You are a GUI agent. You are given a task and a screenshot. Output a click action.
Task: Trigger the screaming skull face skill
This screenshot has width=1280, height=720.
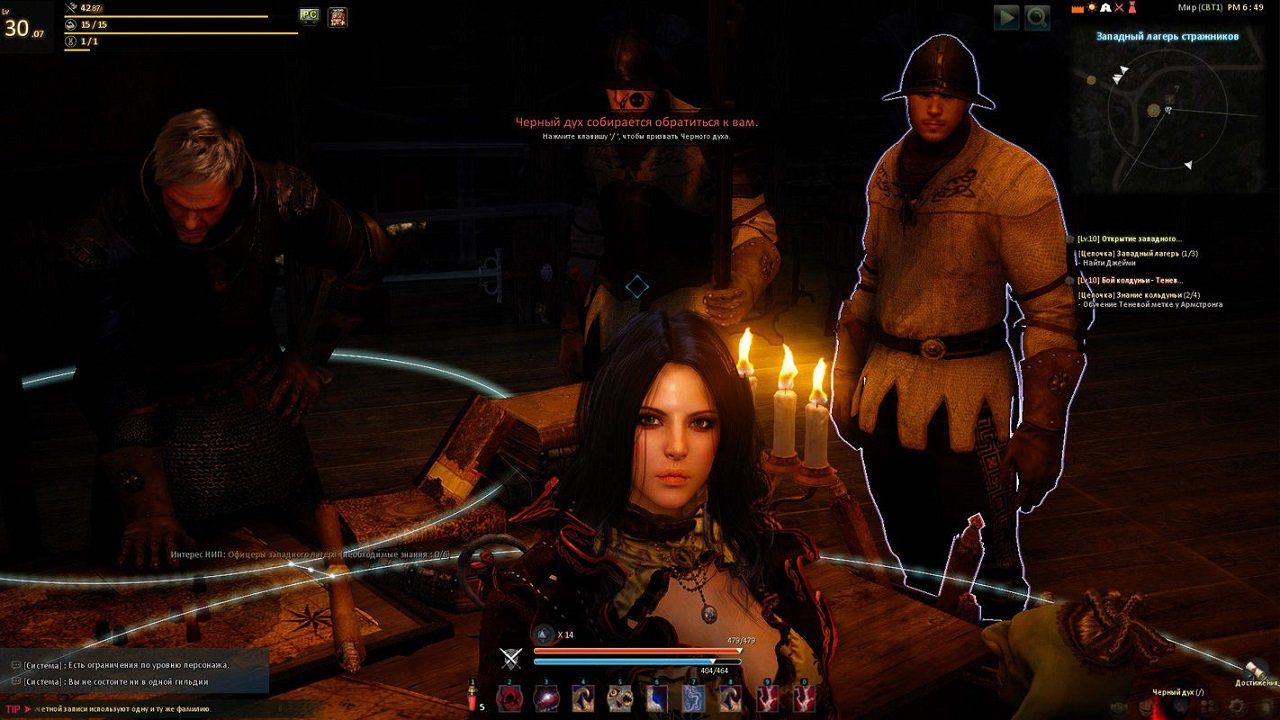[x=620, y=699]
